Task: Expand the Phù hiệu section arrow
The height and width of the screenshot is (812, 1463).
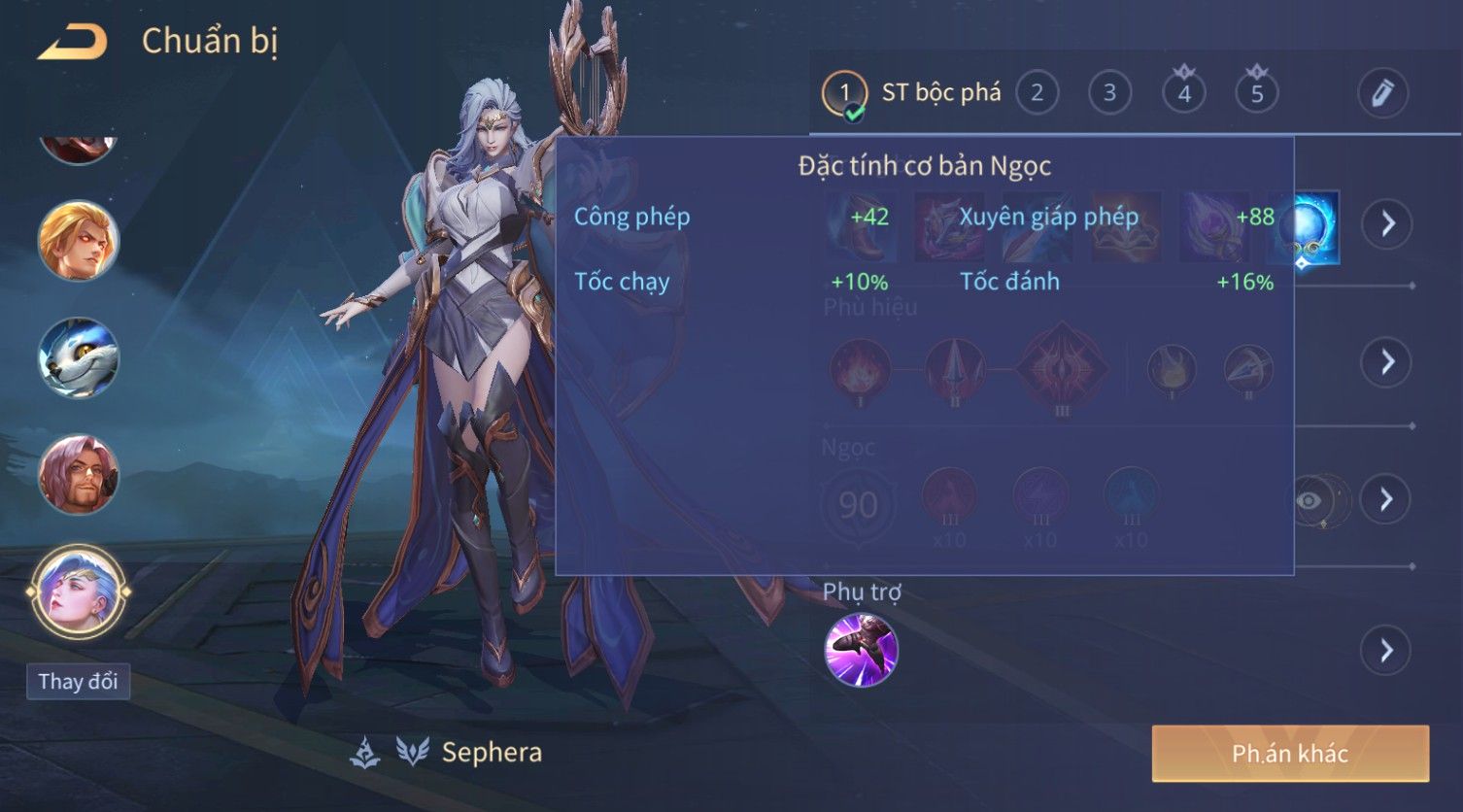Action: [x=1386, y=362]
